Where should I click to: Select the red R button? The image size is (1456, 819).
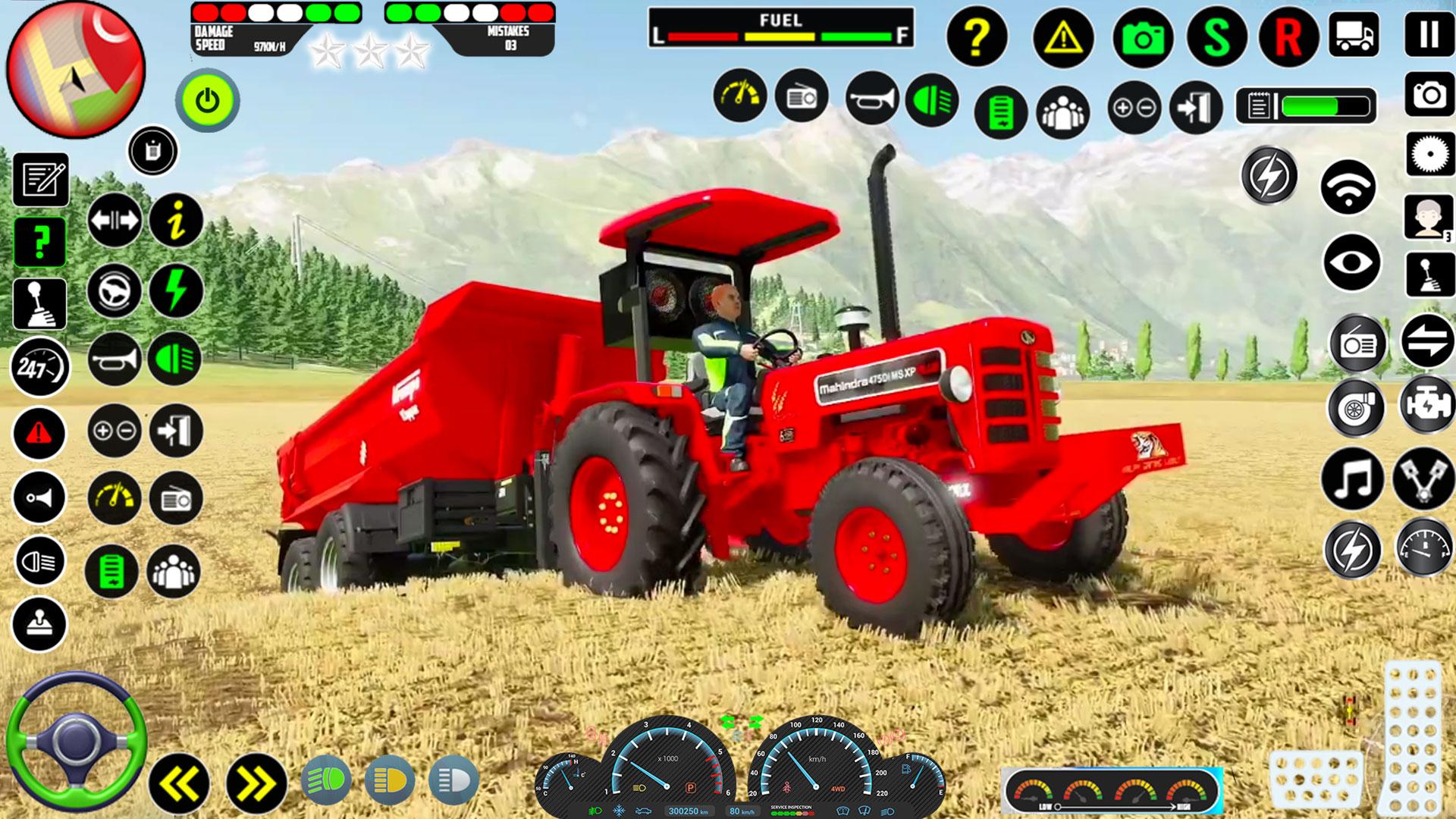coord(1288,36)
